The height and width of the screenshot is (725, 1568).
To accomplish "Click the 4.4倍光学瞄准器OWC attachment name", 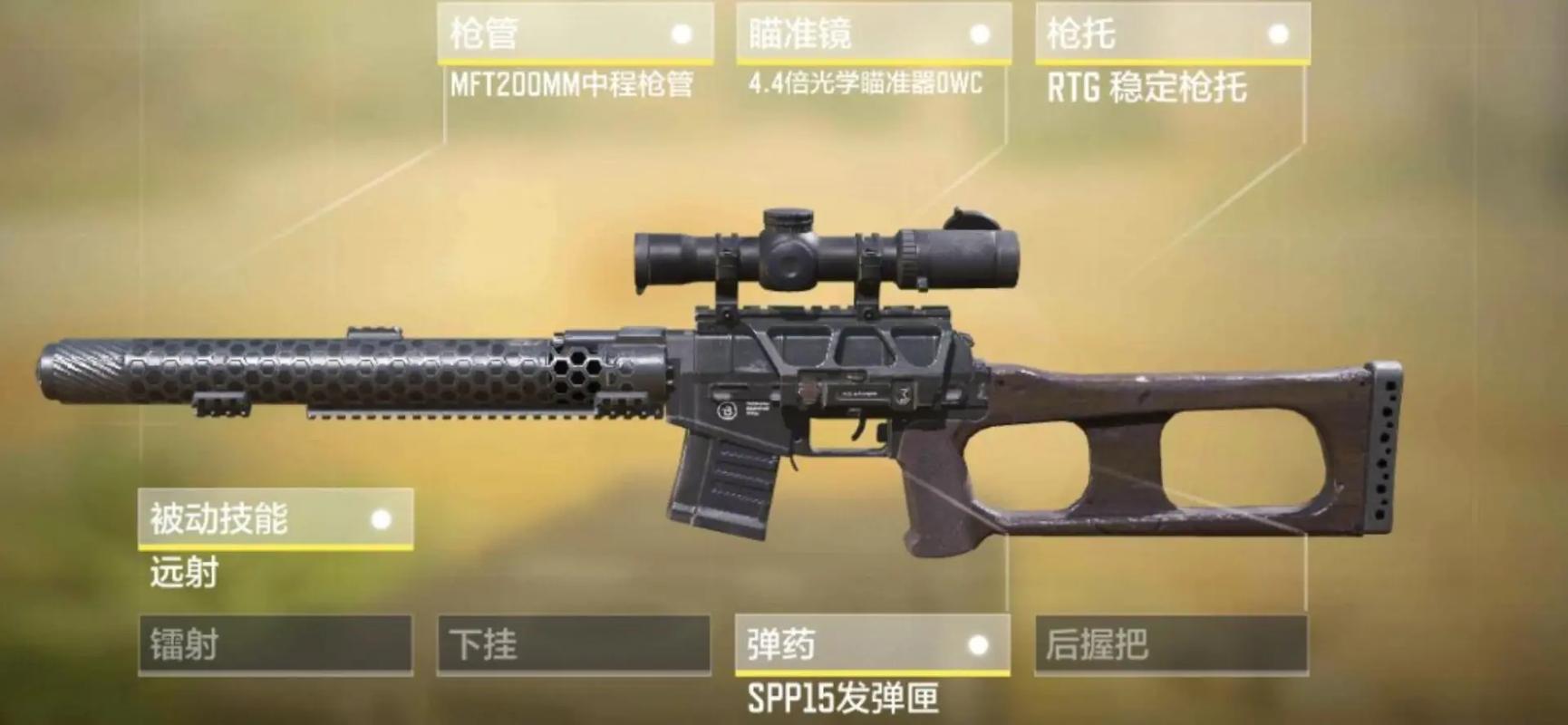I will 861,84.
